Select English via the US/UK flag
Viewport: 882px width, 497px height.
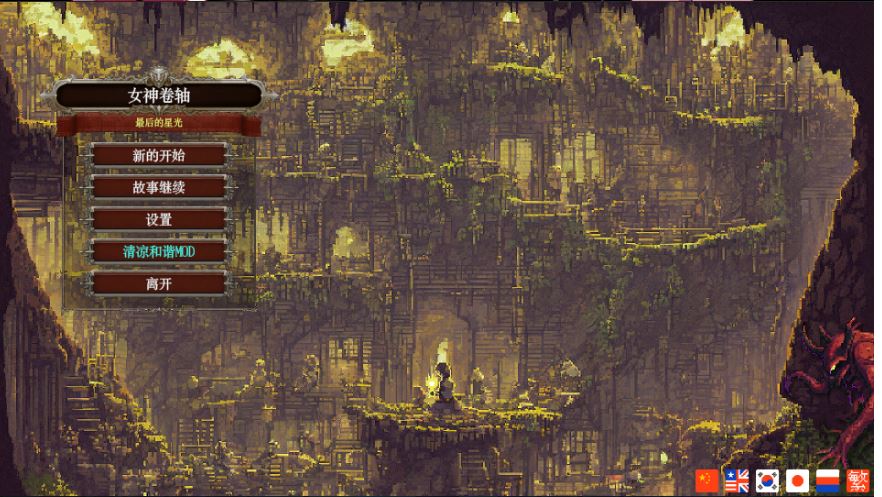click(737, 481)
